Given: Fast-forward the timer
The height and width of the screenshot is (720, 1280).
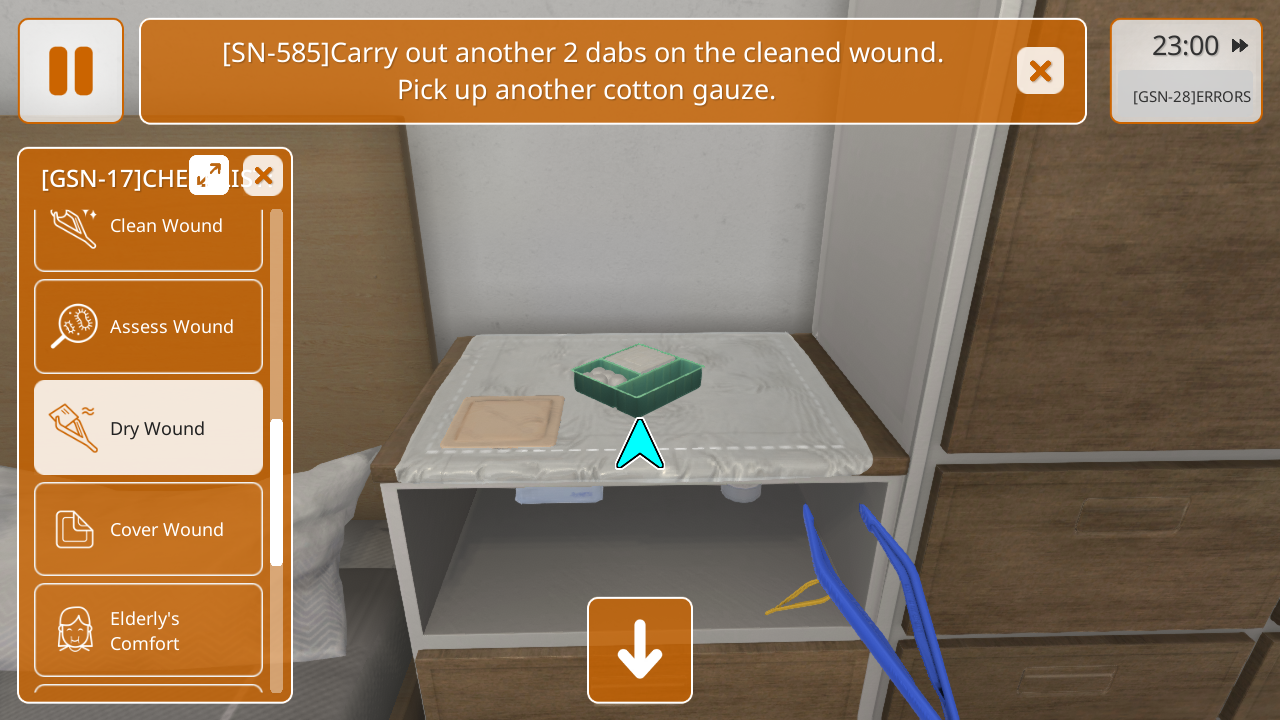Looking at the screenshot, I should coord(1240,46).
